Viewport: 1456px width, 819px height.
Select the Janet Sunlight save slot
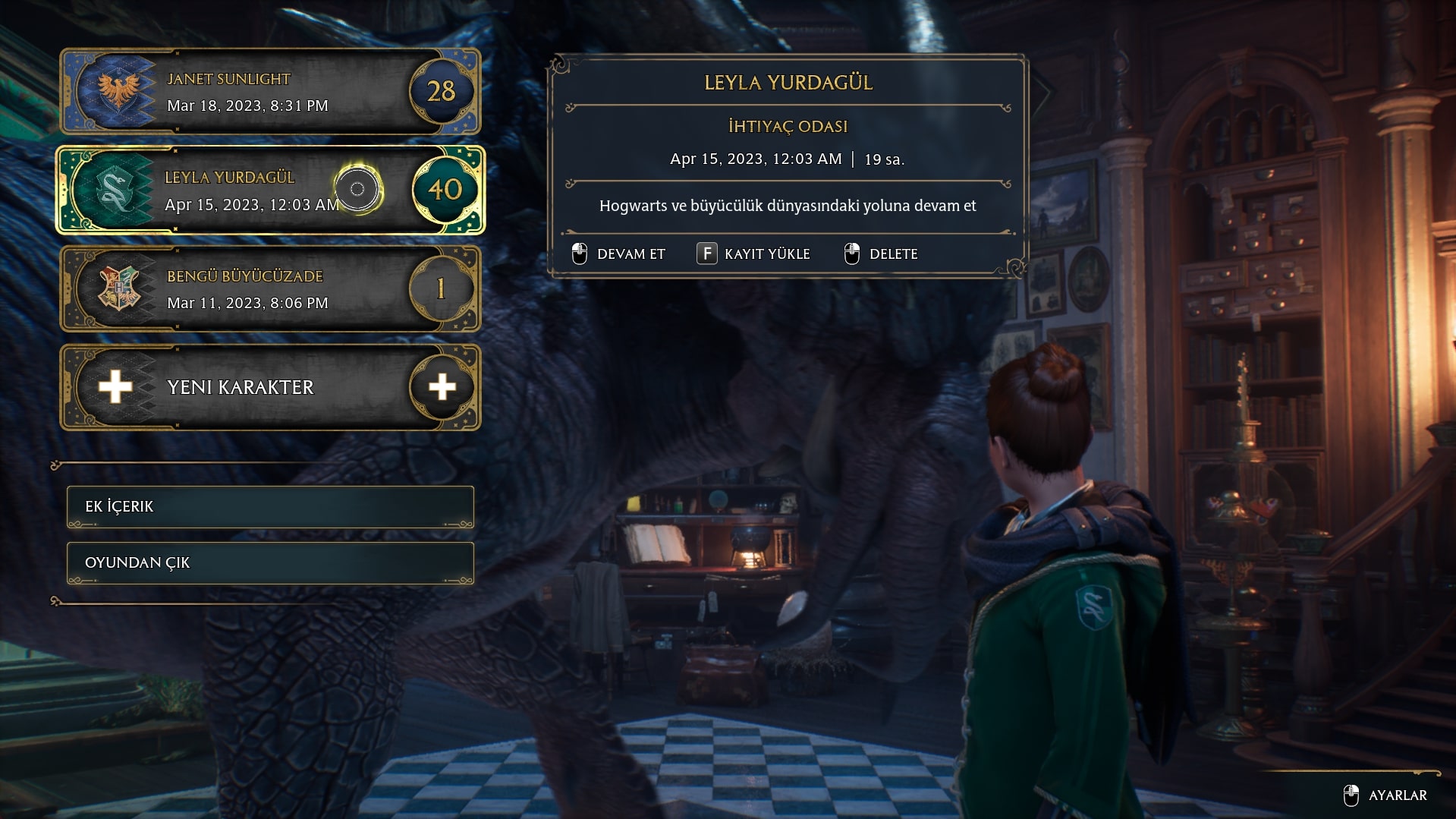(x=269, y=92)
